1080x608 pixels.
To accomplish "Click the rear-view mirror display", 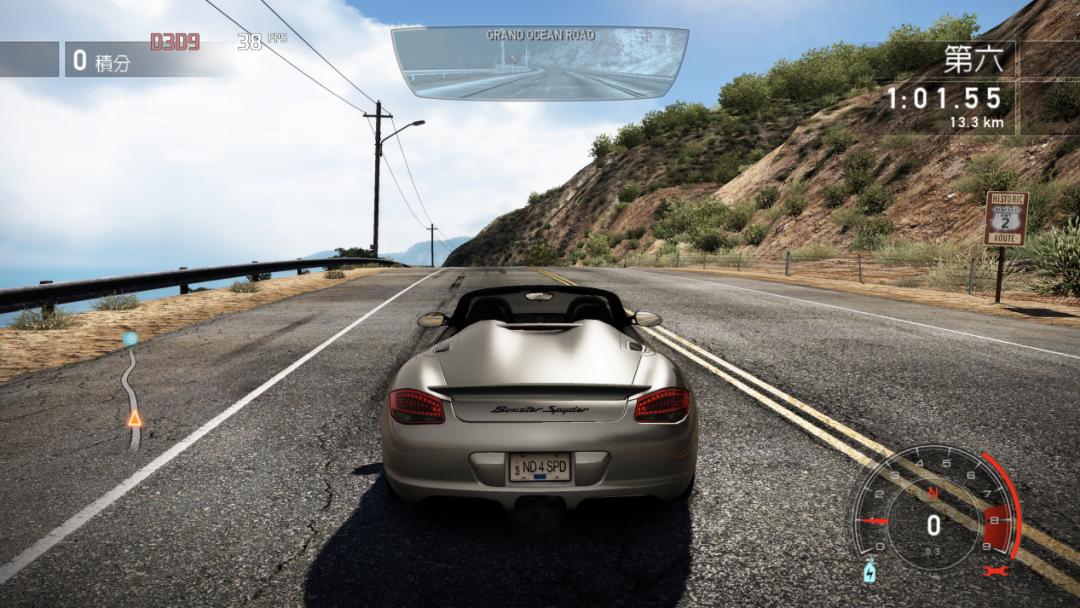I will [540, 64].
